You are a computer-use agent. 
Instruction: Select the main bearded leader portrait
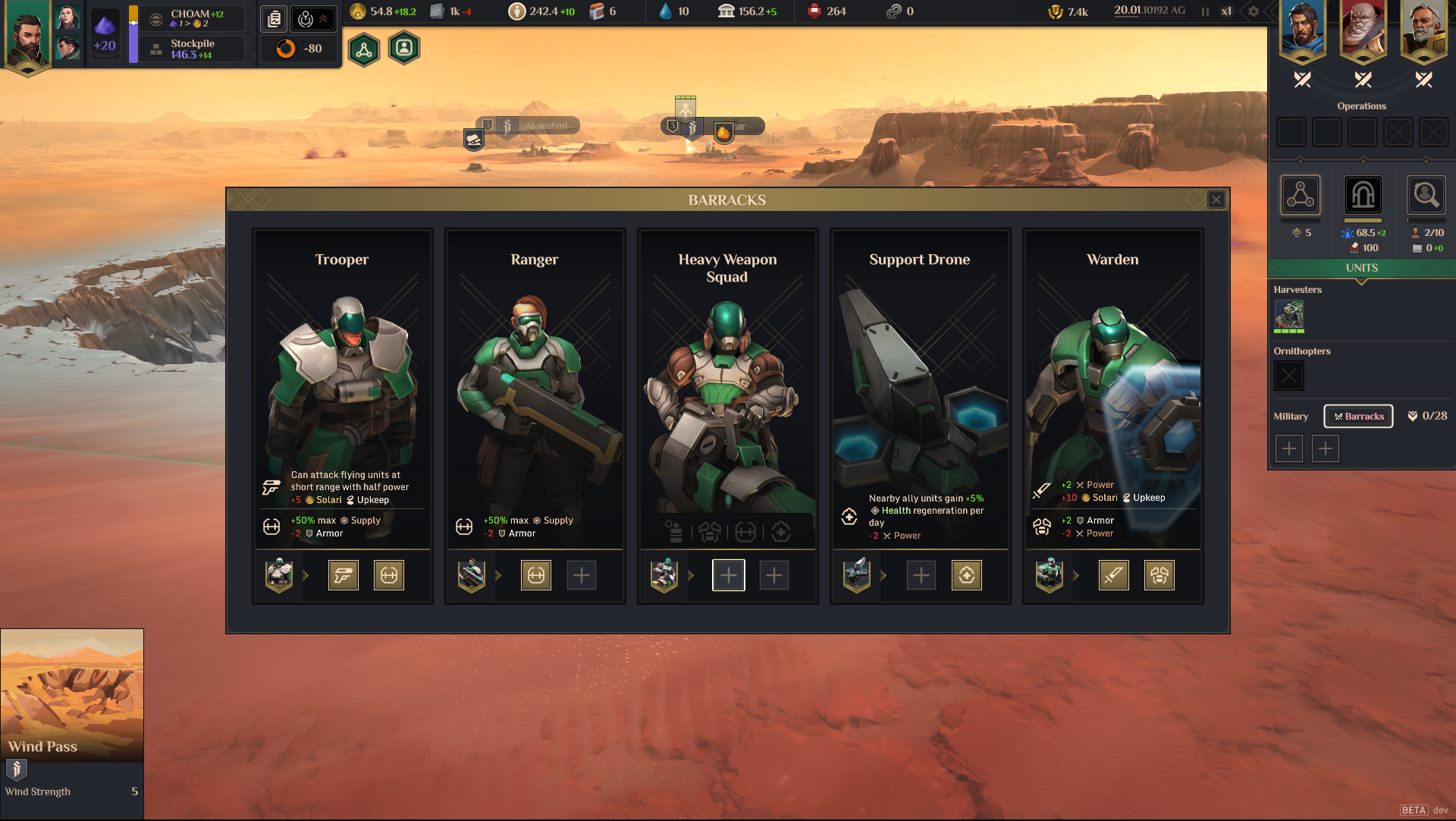click(27, 36)
